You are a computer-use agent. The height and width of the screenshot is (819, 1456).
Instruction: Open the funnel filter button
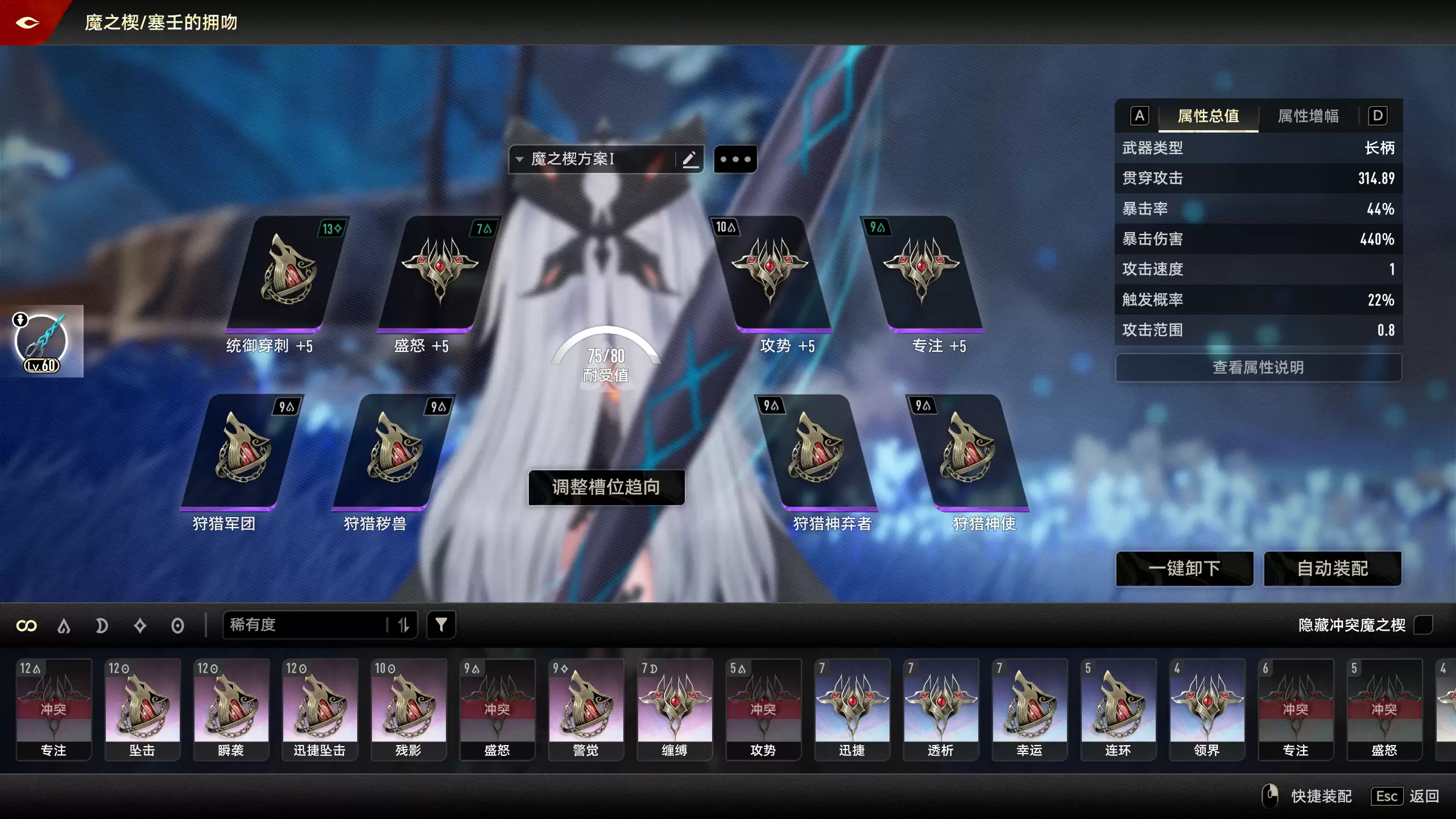(441, 625)
